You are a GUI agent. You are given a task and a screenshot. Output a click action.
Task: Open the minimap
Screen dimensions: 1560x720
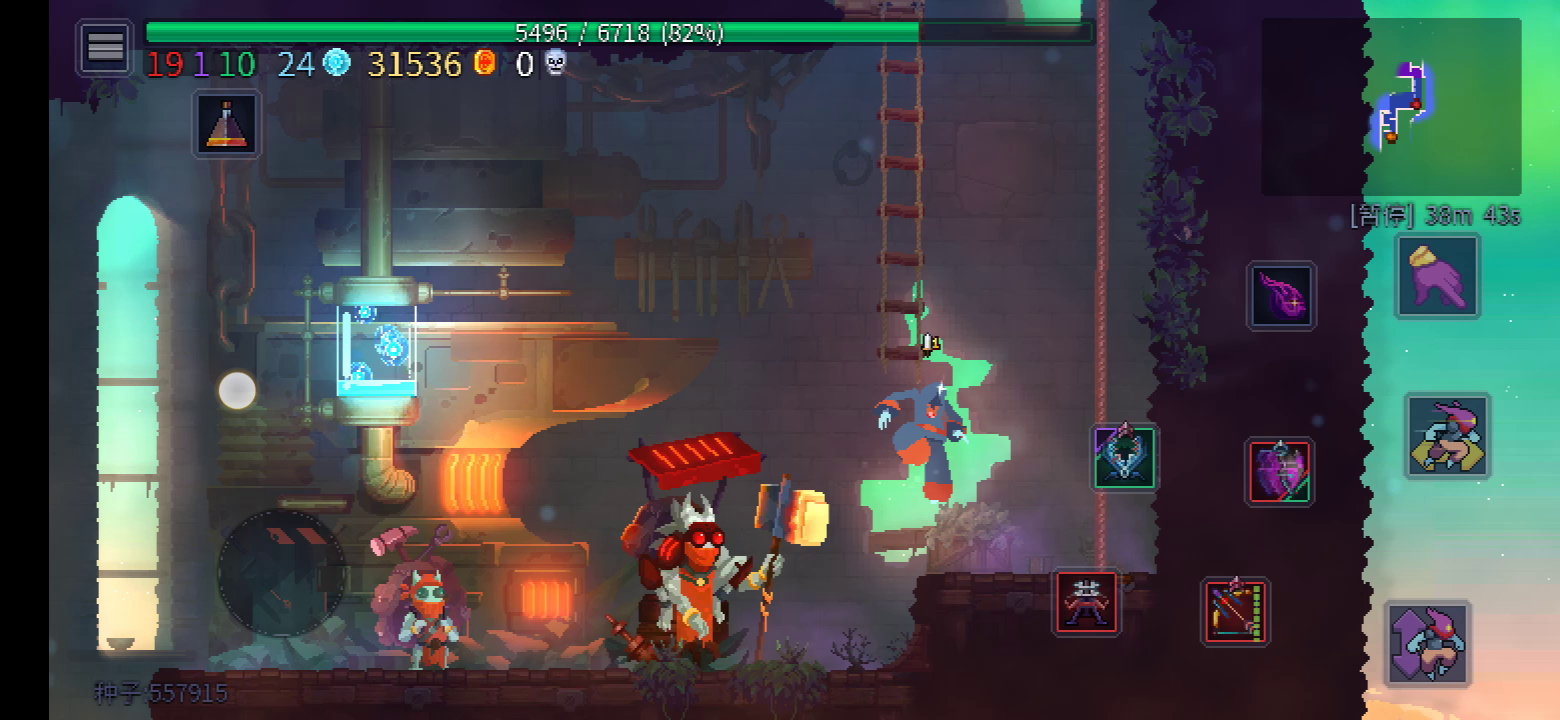pos(1391,106)
